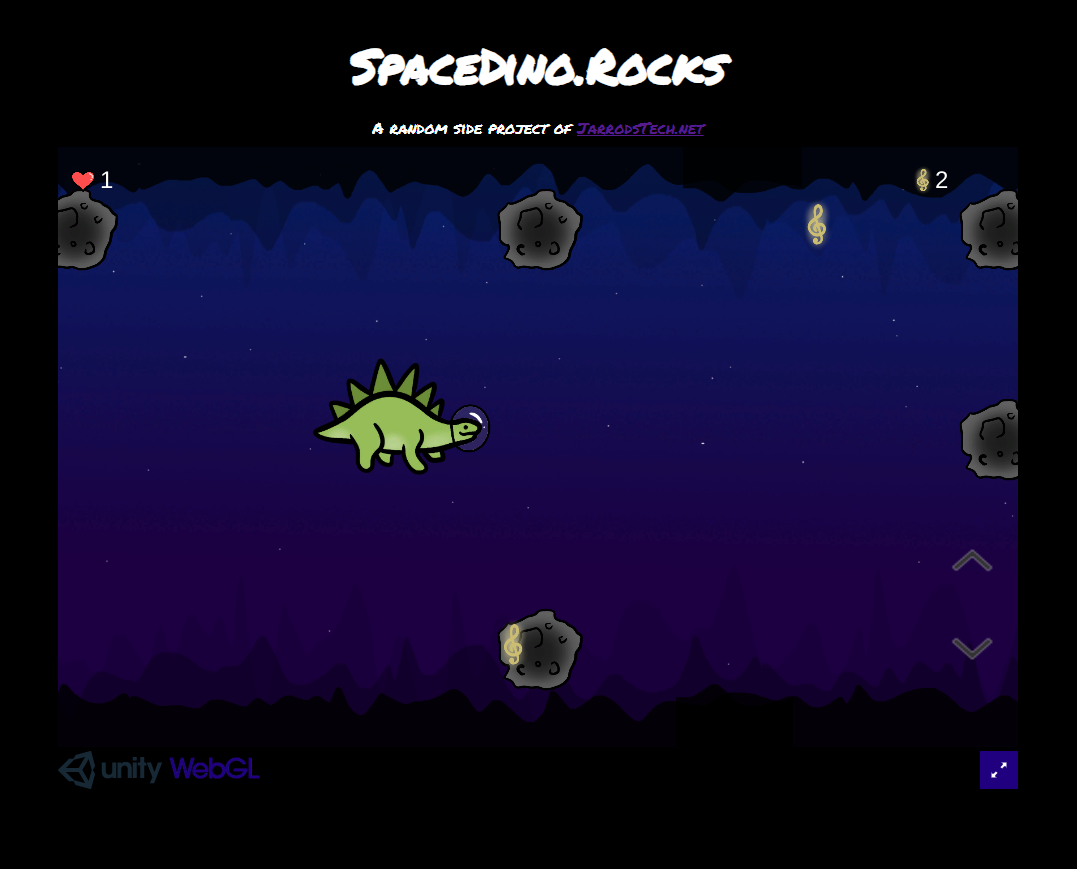Image resolution: width=1077 pixels, height=869 pixels.
Task: Tap the down arrow control
Action: point(971,648)
